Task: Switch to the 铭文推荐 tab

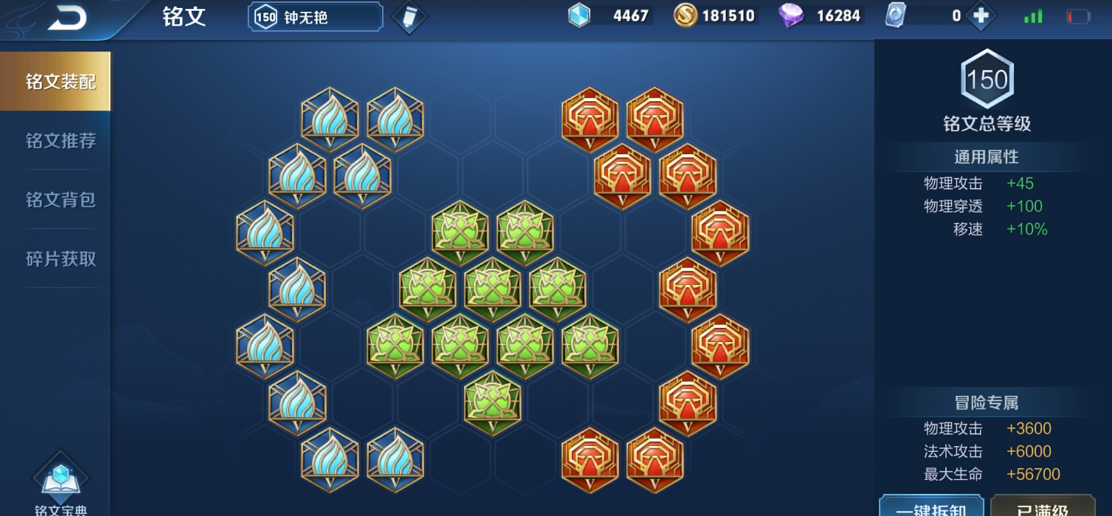Action: pyautogui.click(x=60, y=141)
